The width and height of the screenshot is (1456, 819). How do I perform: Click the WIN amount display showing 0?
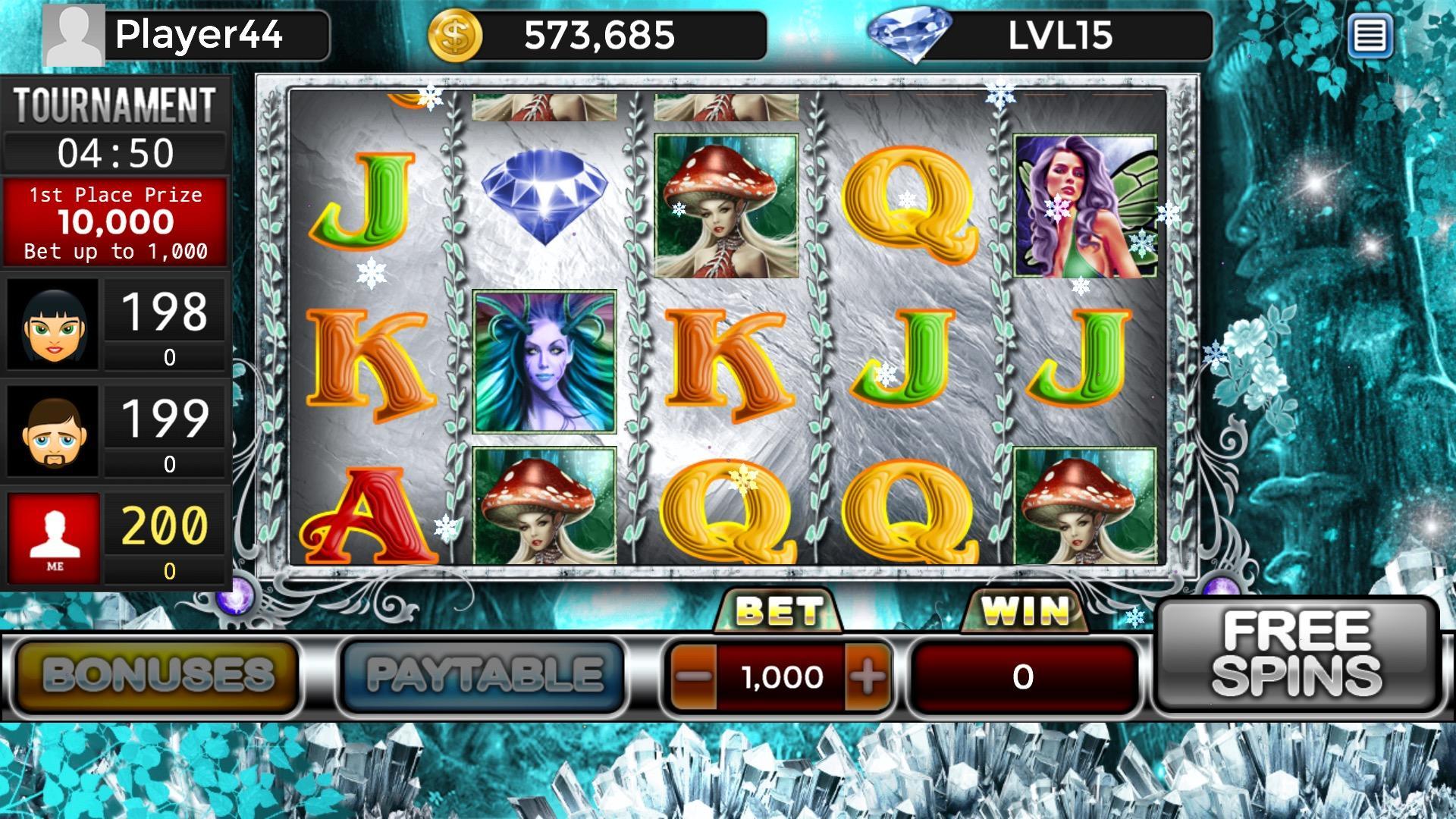1024,677
